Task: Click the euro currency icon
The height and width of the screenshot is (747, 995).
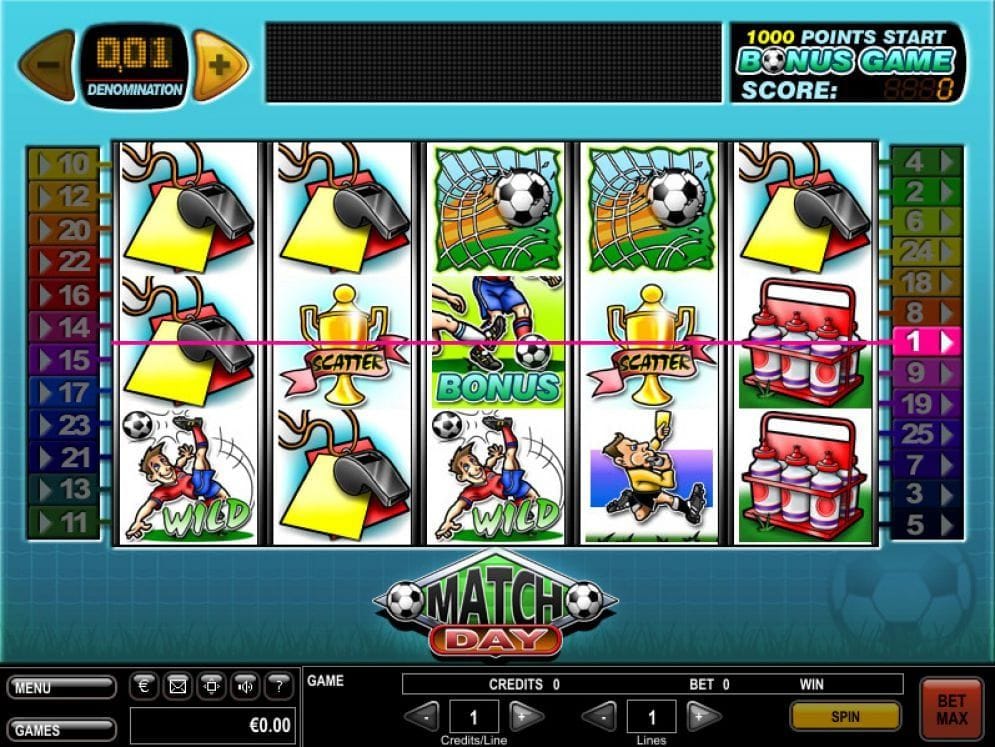Action: pyautogui.click(x=145, y=687)
